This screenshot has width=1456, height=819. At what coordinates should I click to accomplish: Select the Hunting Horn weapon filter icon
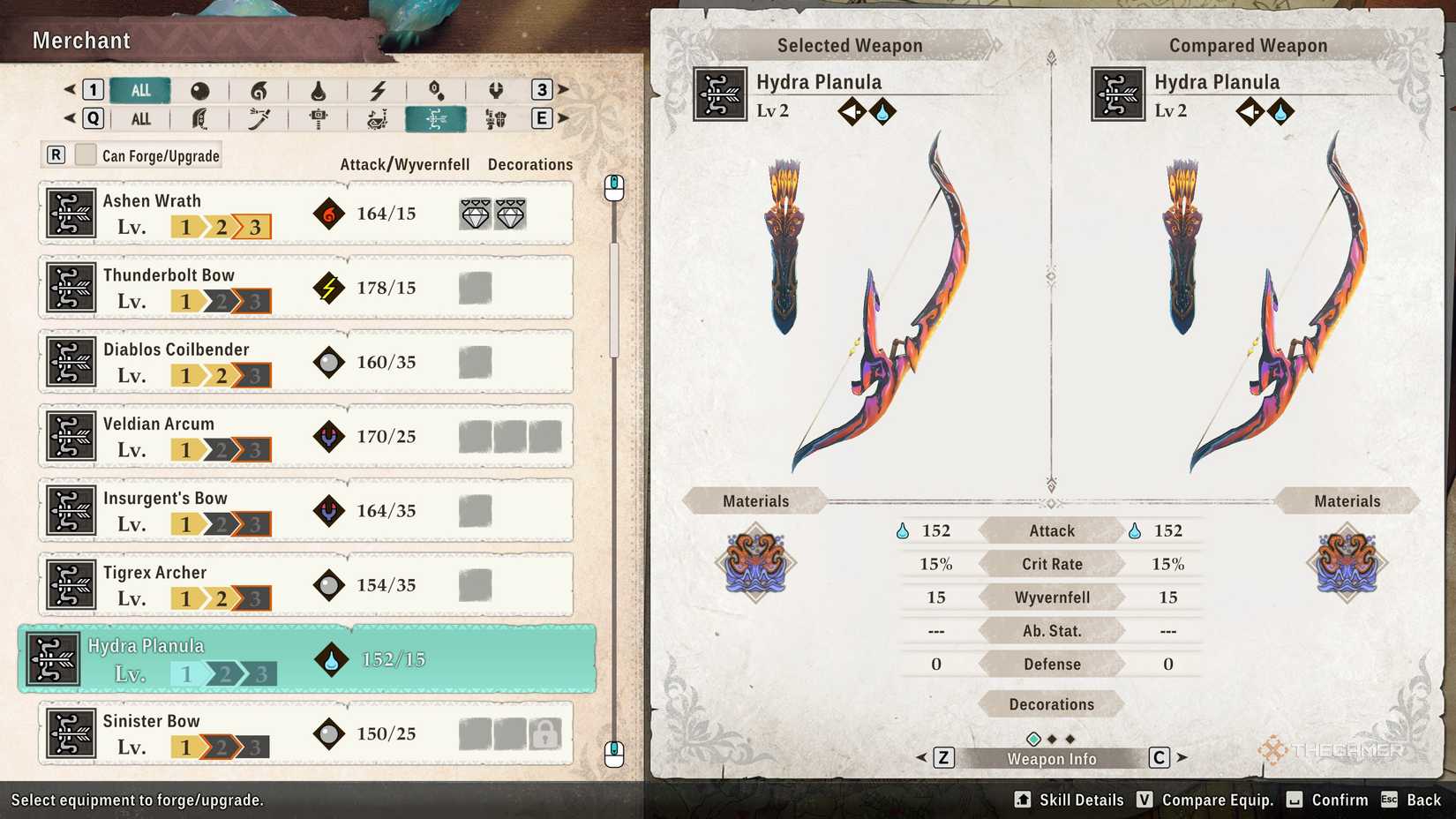point(378,118)
